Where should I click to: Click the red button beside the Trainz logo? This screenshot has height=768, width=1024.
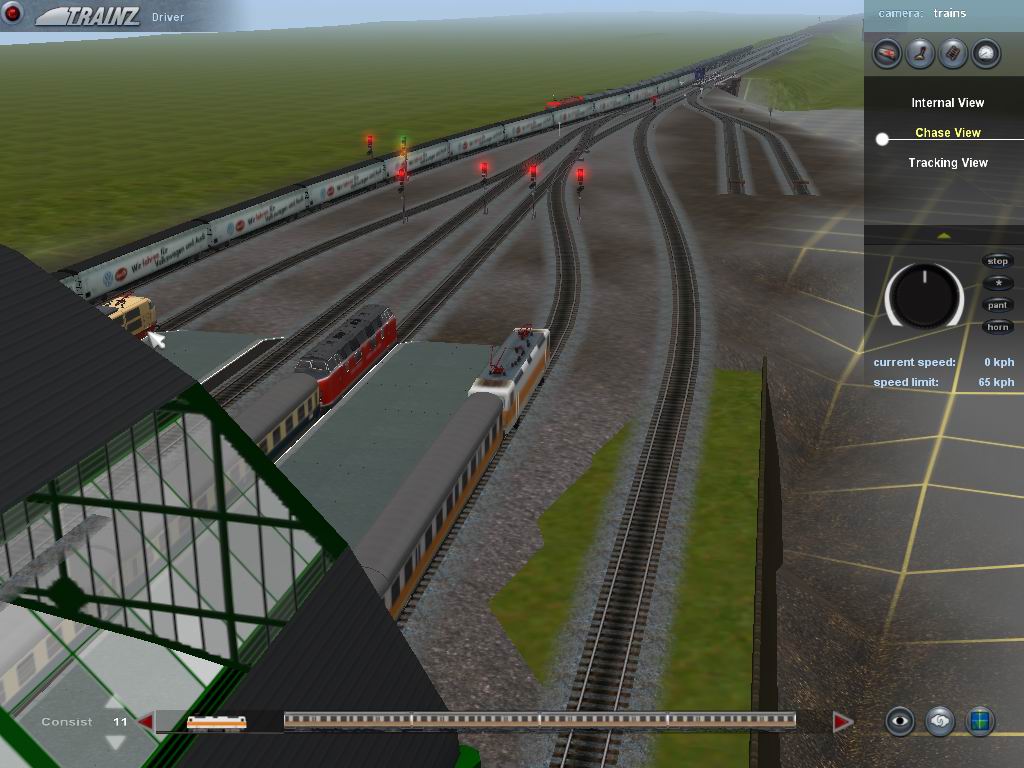[x=14, y=14]
